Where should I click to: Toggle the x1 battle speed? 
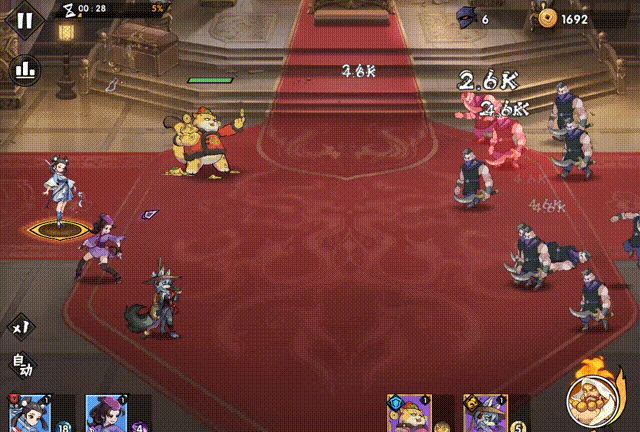pyautogui.click(x=21, y=327)
